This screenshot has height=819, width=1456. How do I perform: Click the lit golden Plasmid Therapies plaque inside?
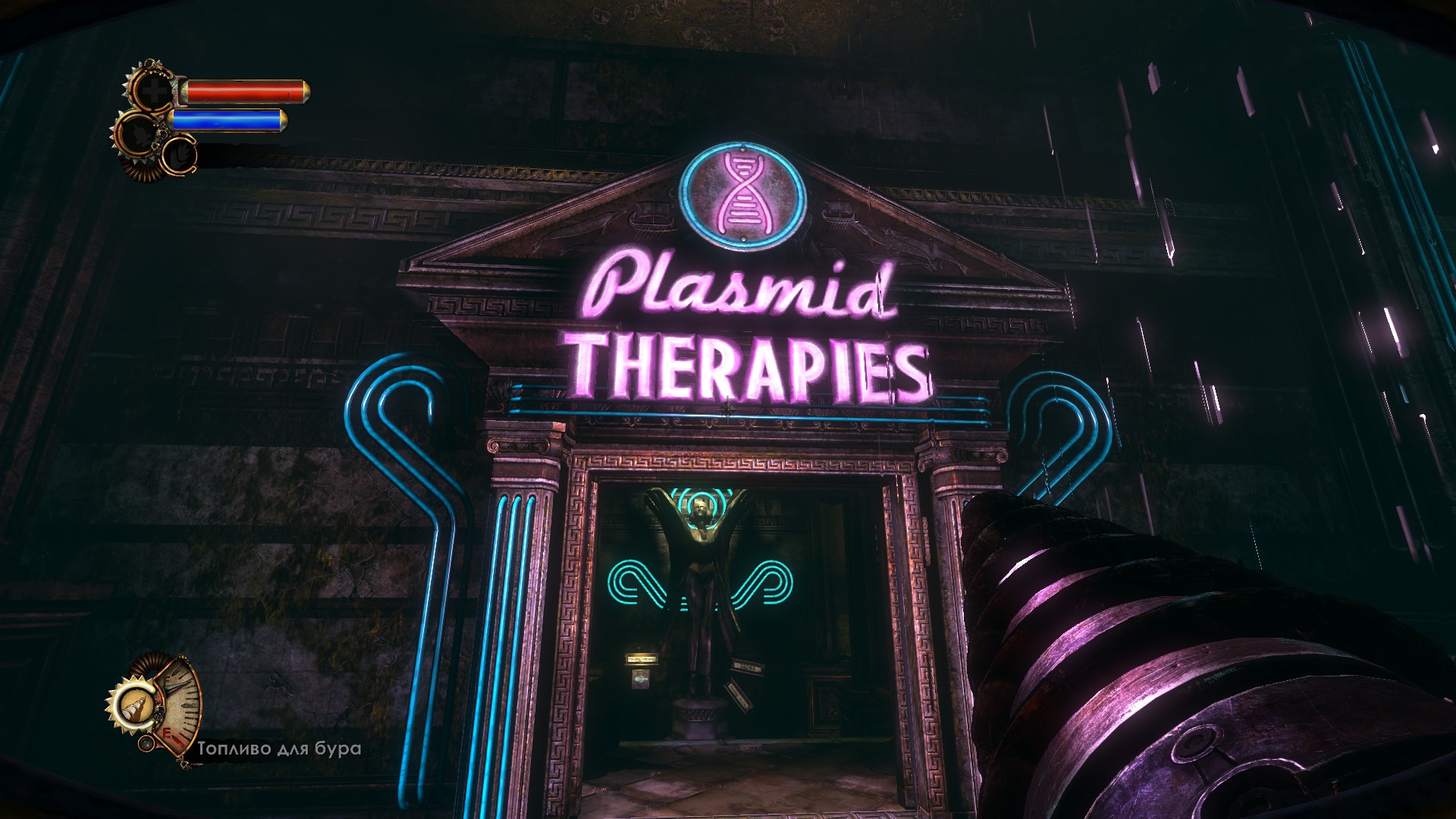pos(641,659)
